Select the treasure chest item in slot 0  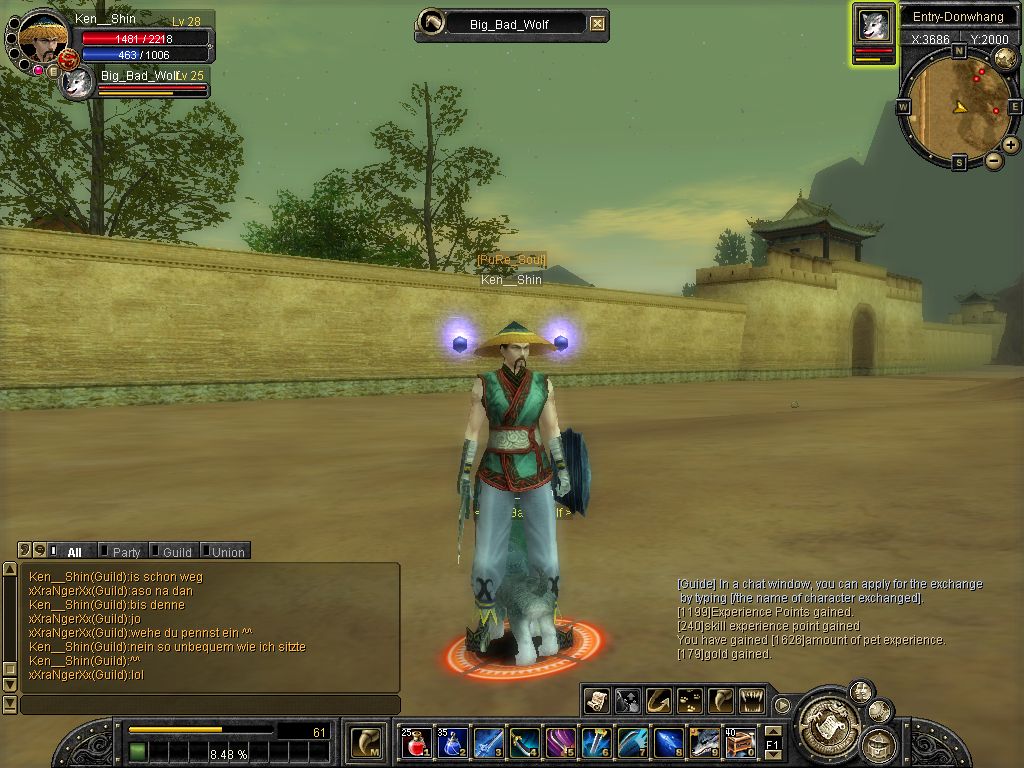click(740, 743)
